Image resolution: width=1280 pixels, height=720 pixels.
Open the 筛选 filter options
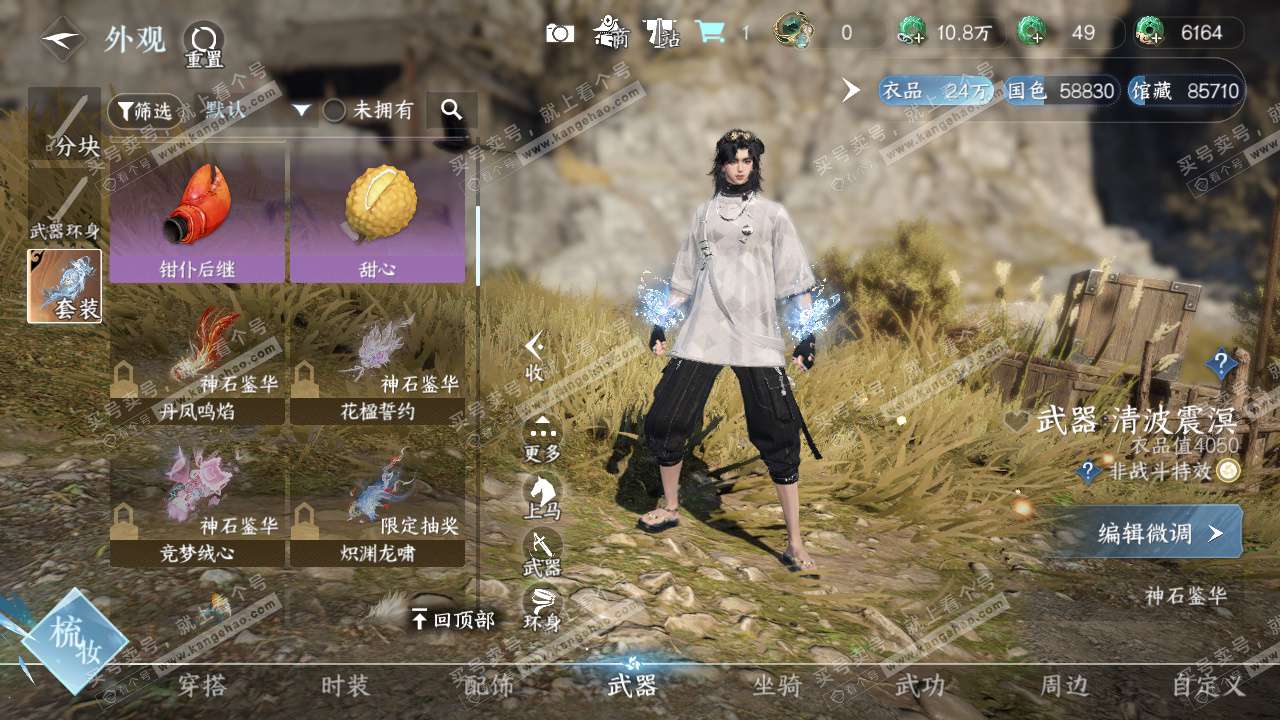point(145,111)
